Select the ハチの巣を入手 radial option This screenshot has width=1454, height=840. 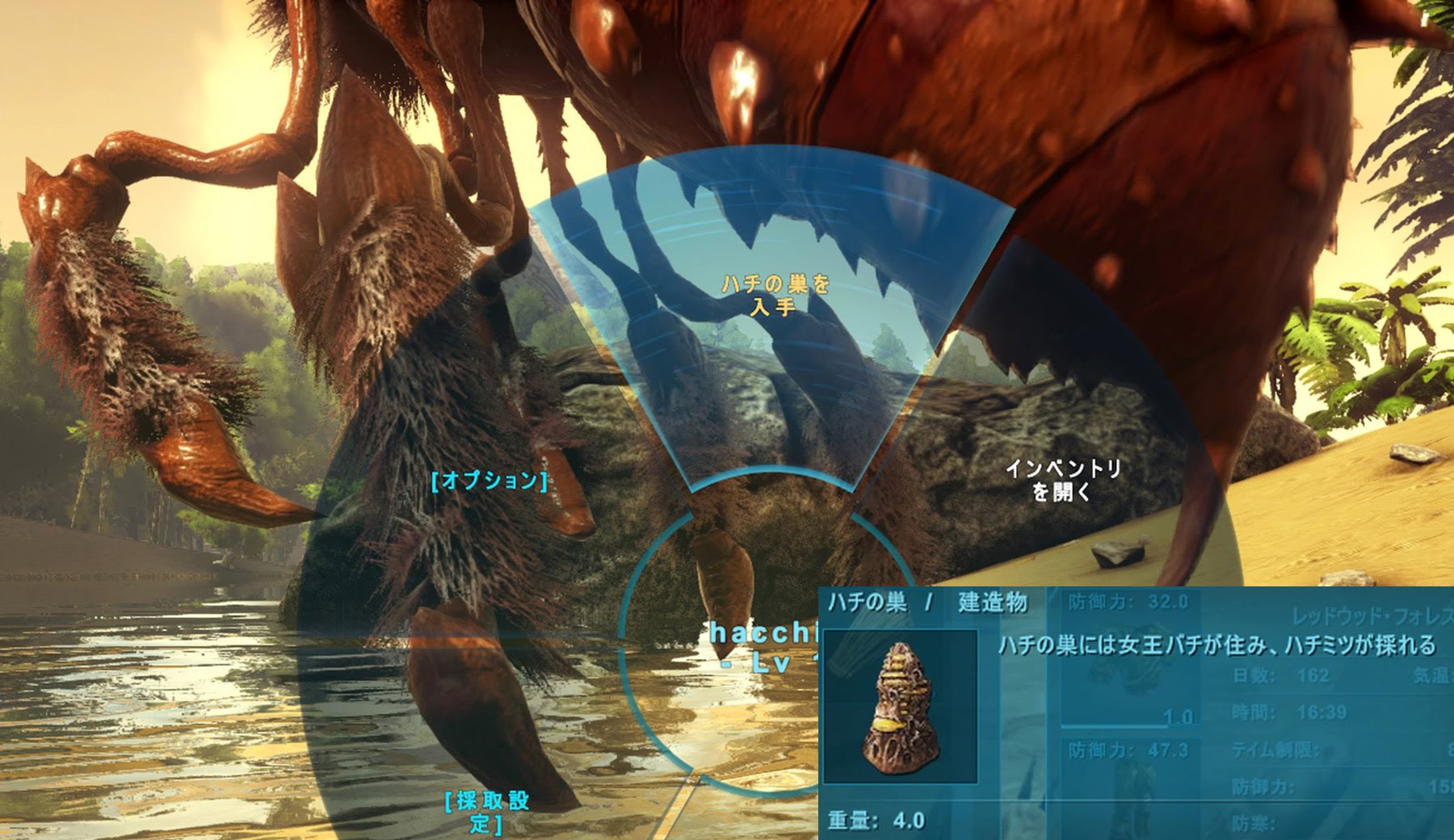tap(775, 295)
